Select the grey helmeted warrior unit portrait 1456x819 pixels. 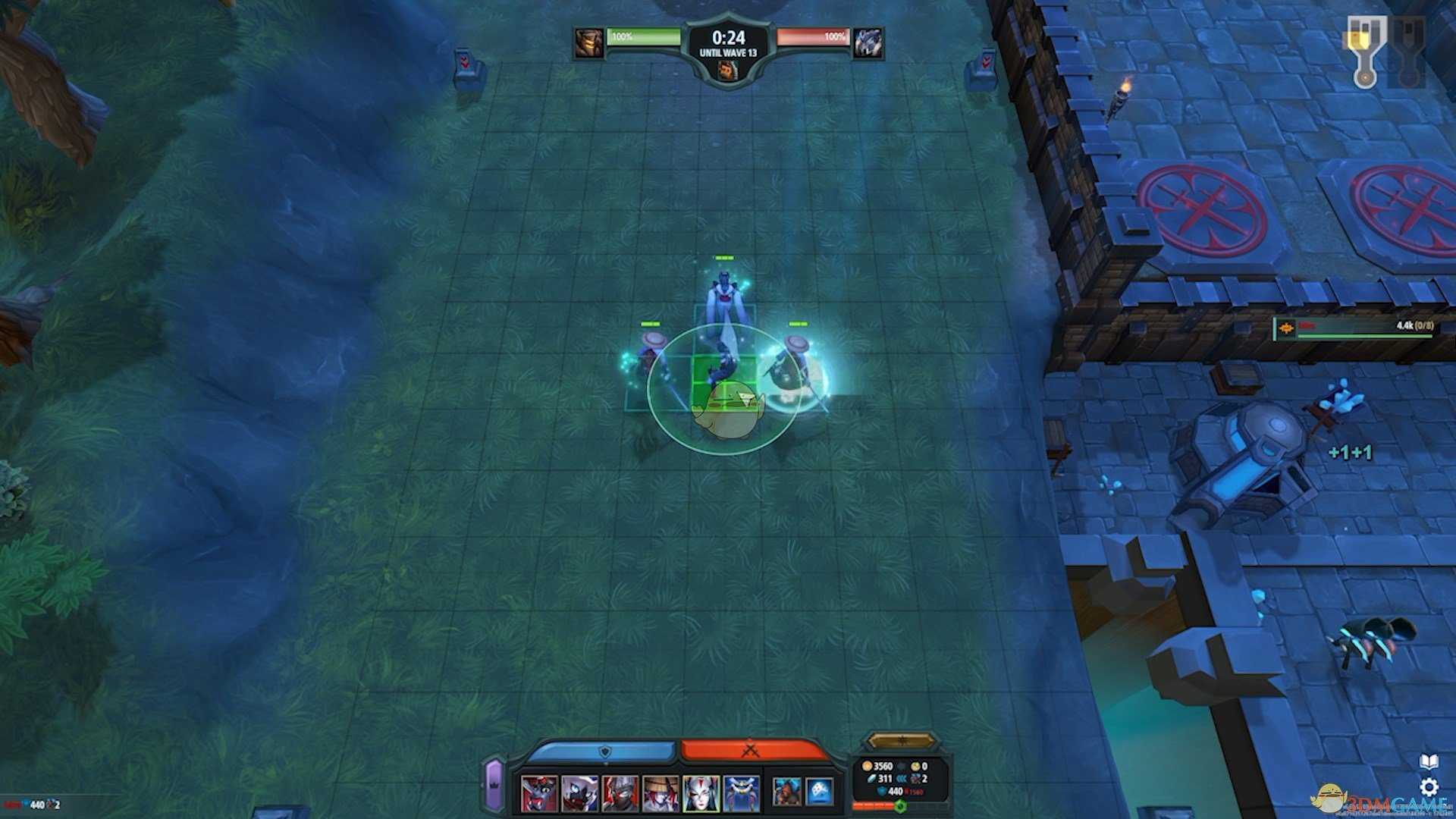point(620,793)
